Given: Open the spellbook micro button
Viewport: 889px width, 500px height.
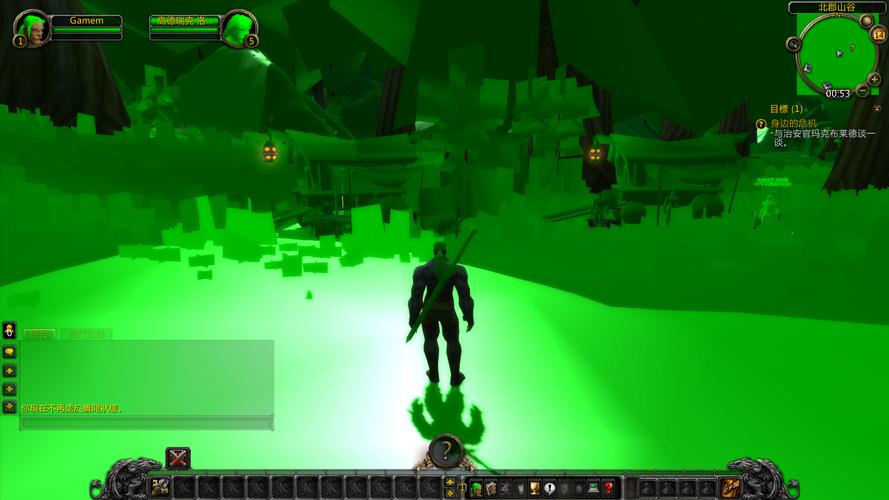Looking at the screenshot, I should tap(491, 488).
